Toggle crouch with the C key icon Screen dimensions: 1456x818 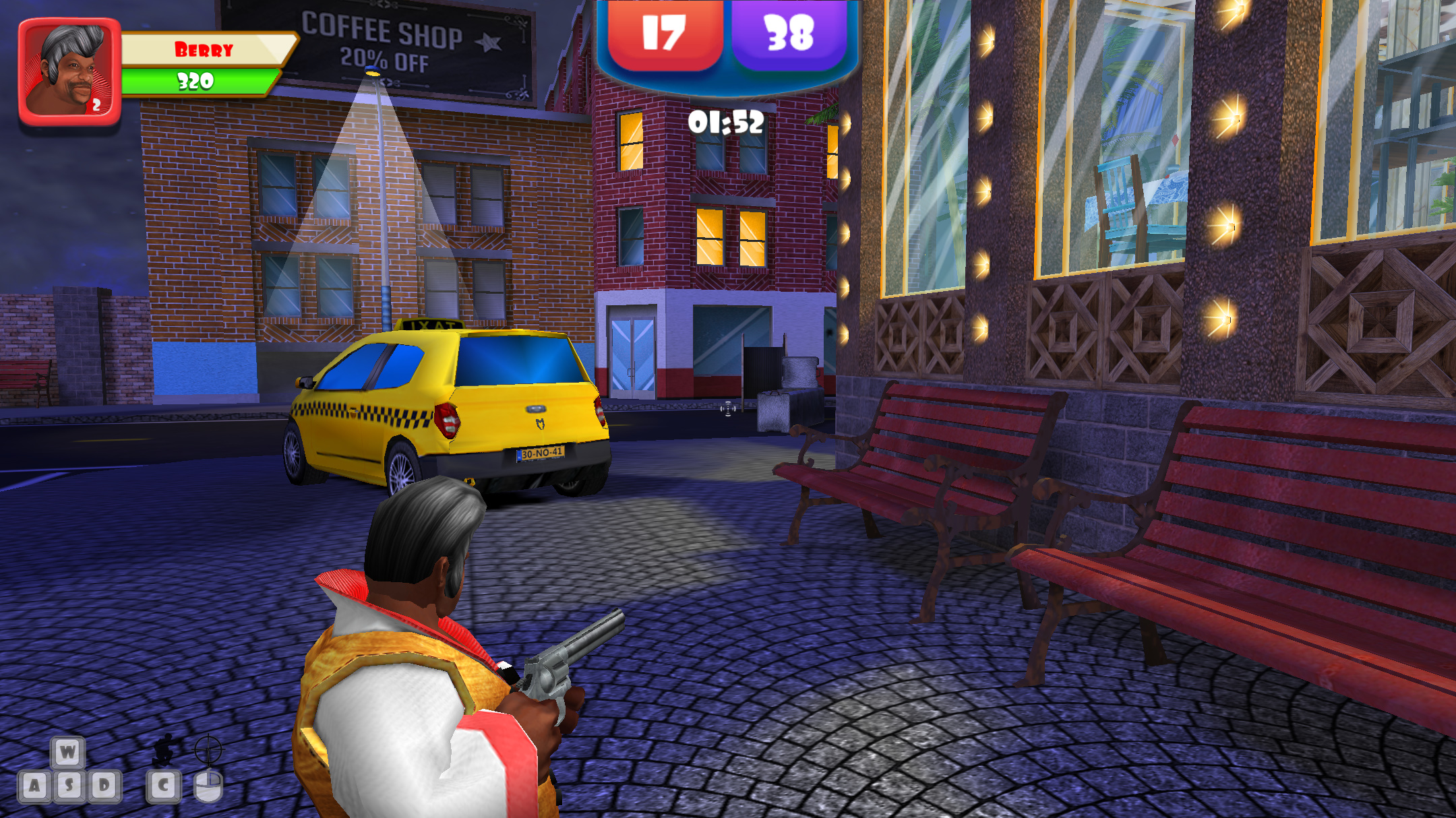(162, 786)
